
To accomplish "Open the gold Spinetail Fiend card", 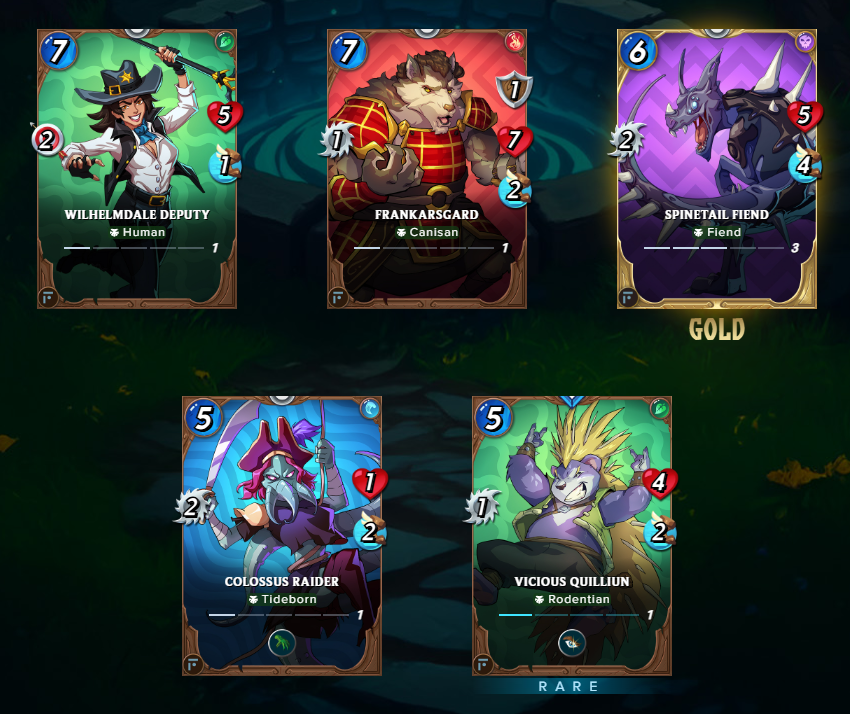I will [717, 168].
